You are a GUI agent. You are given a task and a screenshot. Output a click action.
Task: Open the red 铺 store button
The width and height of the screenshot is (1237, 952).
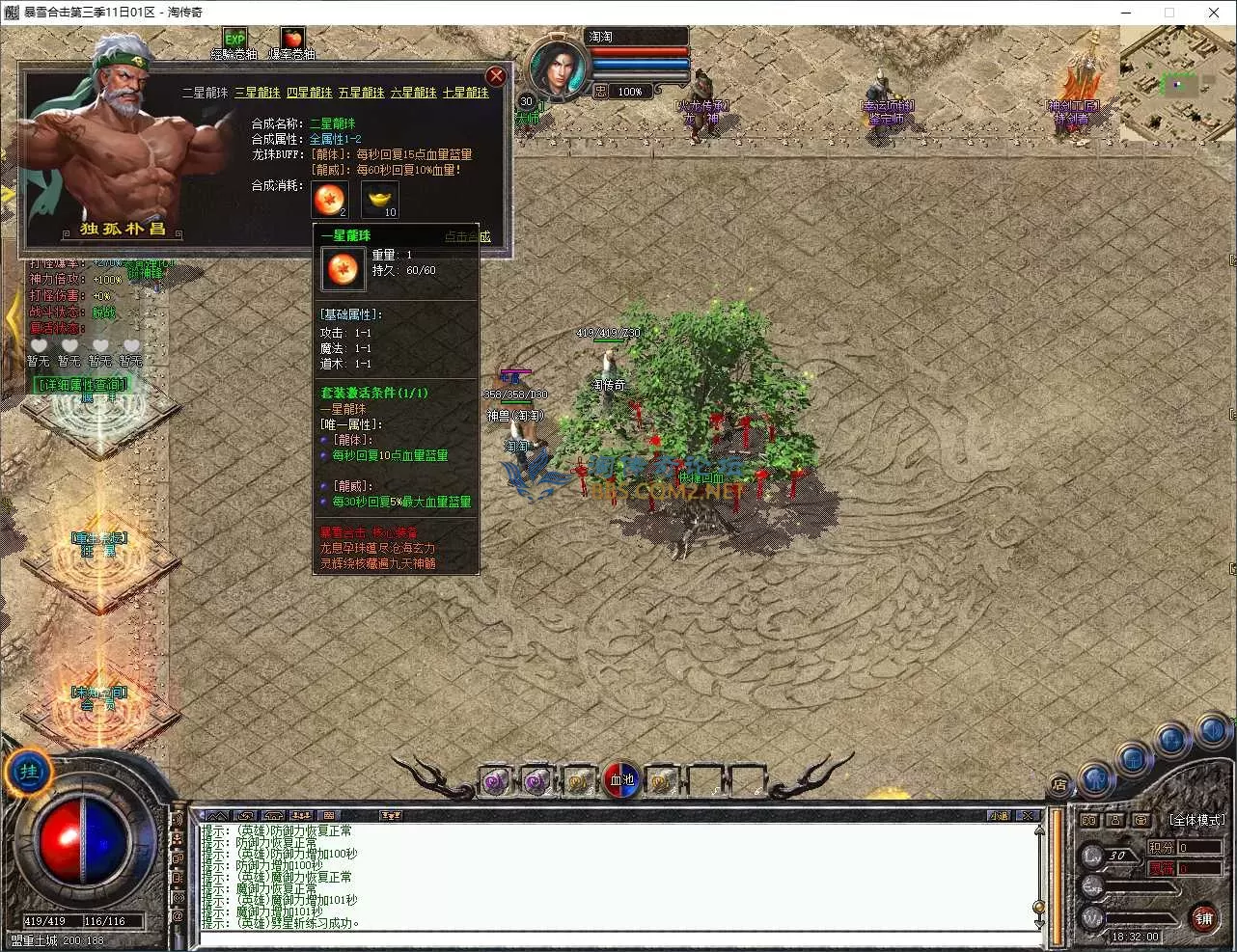[1203, 919]
